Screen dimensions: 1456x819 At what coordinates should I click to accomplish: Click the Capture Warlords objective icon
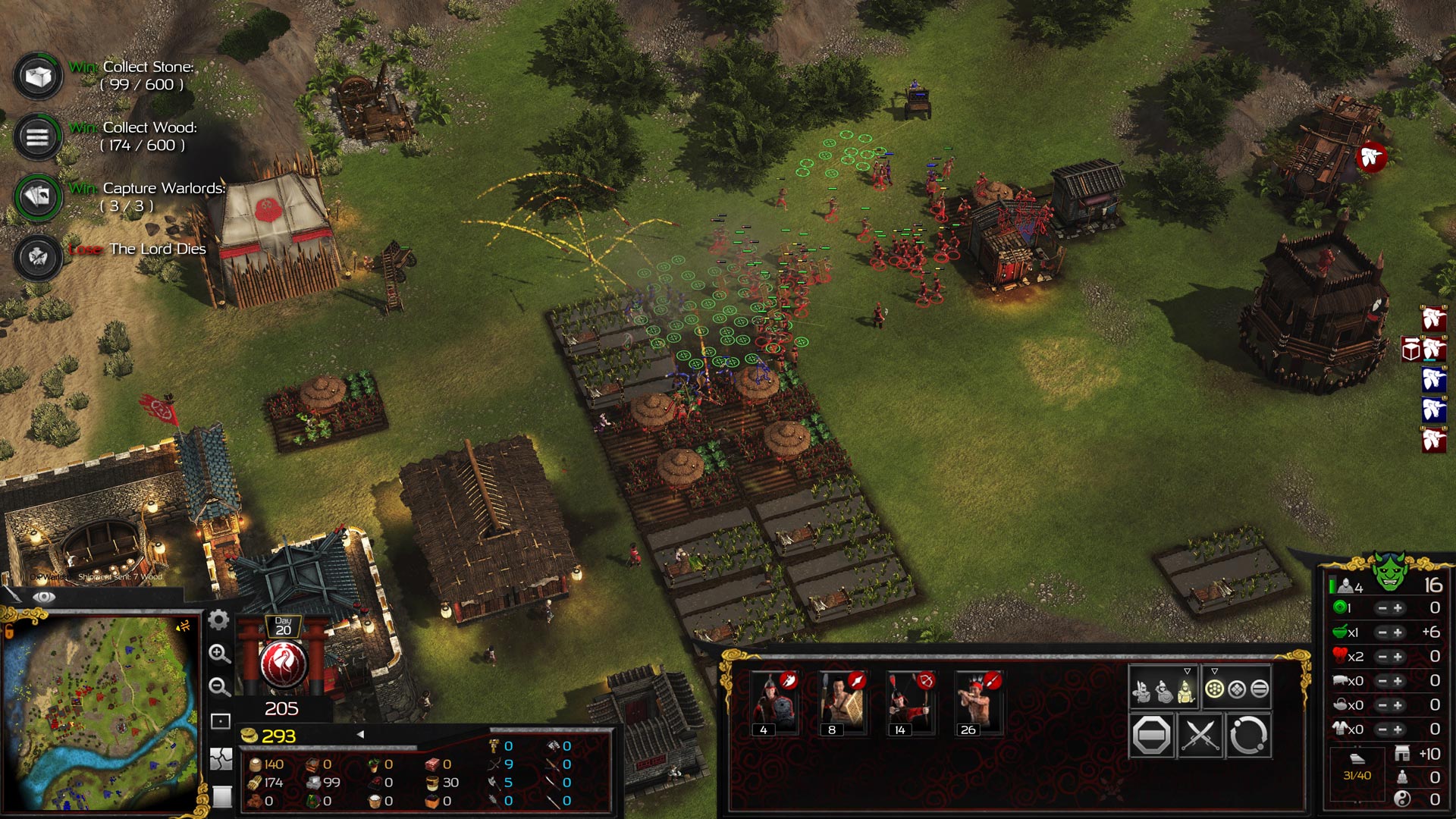coord(38,197)
